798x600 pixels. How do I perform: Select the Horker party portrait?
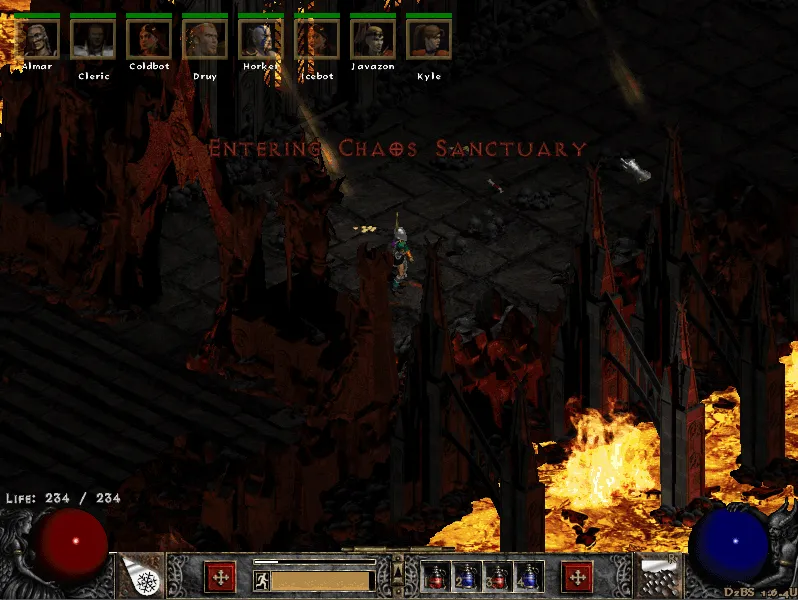261,39
